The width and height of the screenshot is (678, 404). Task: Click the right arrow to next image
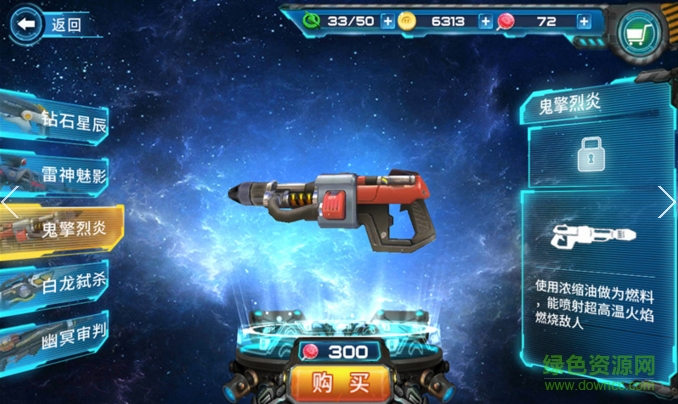point(667,202)
